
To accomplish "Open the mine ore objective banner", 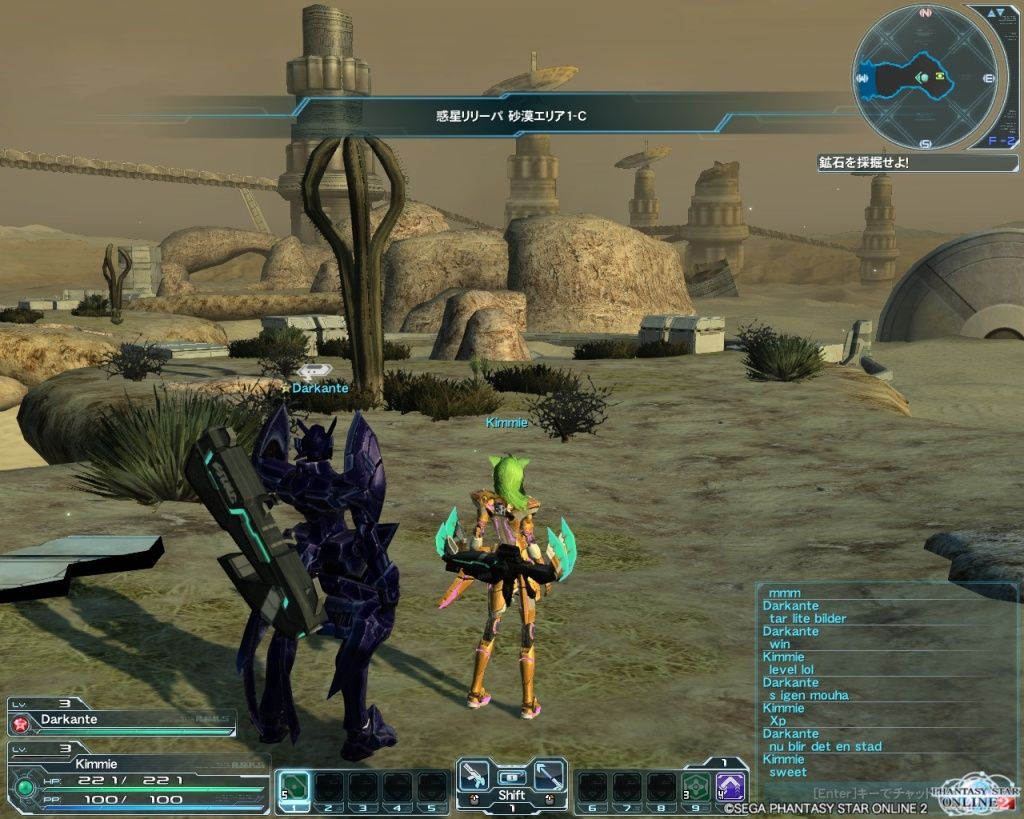I will [x=916, y=162].
